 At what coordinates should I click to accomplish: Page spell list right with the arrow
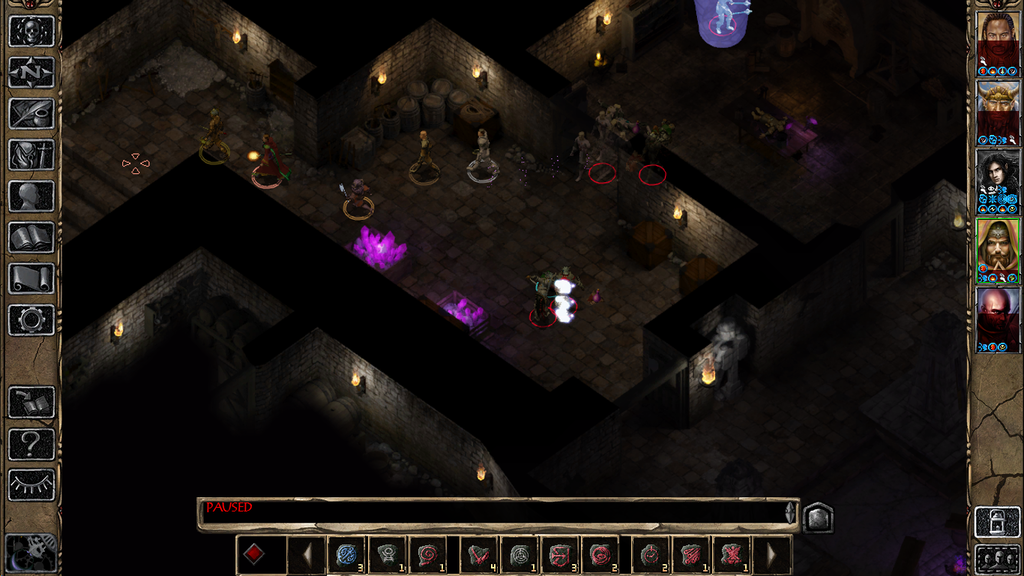[x=771, y=554]
